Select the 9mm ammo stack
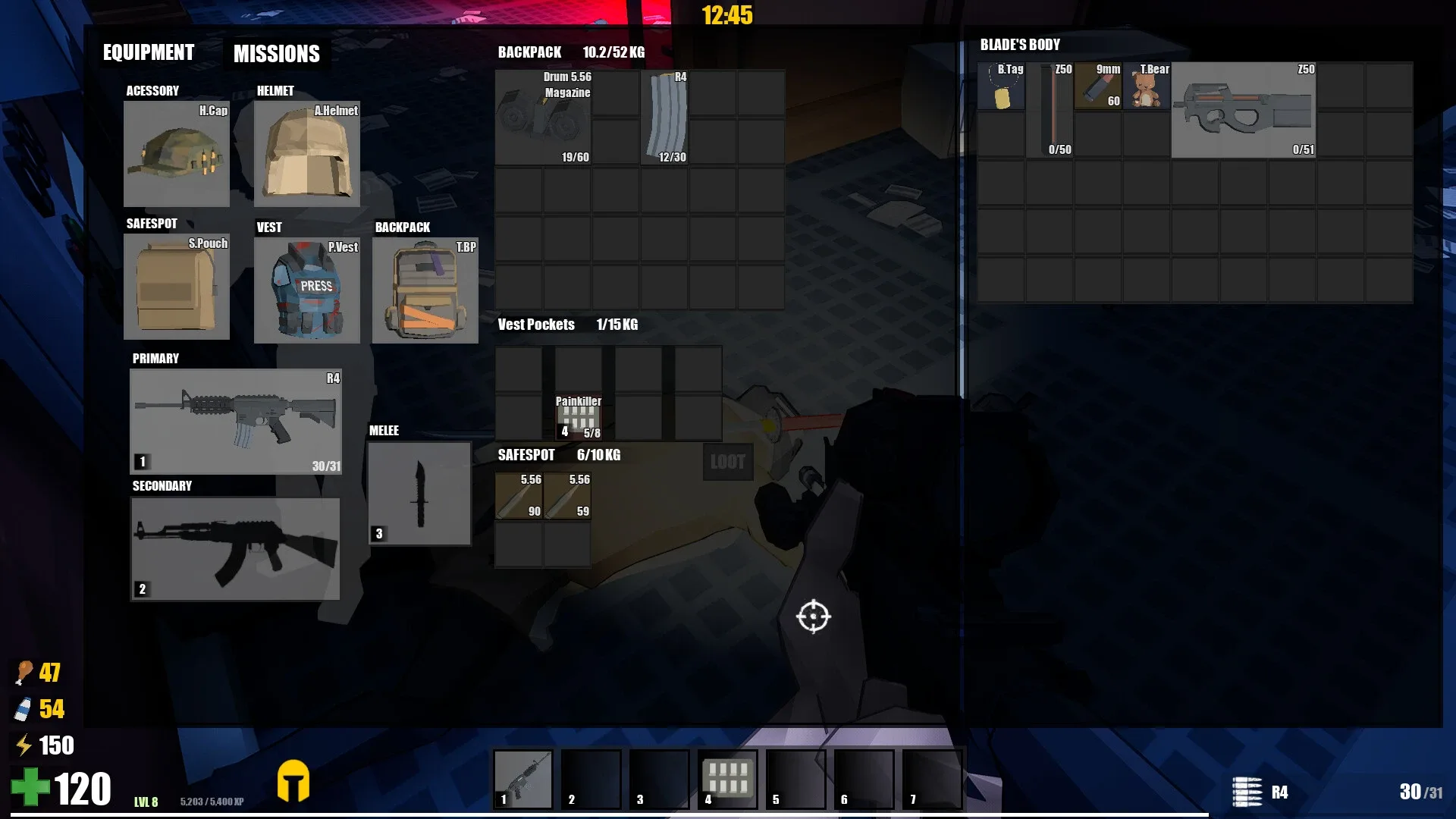The width and height of the screenshot is (1456, 819). (1098, 86)
